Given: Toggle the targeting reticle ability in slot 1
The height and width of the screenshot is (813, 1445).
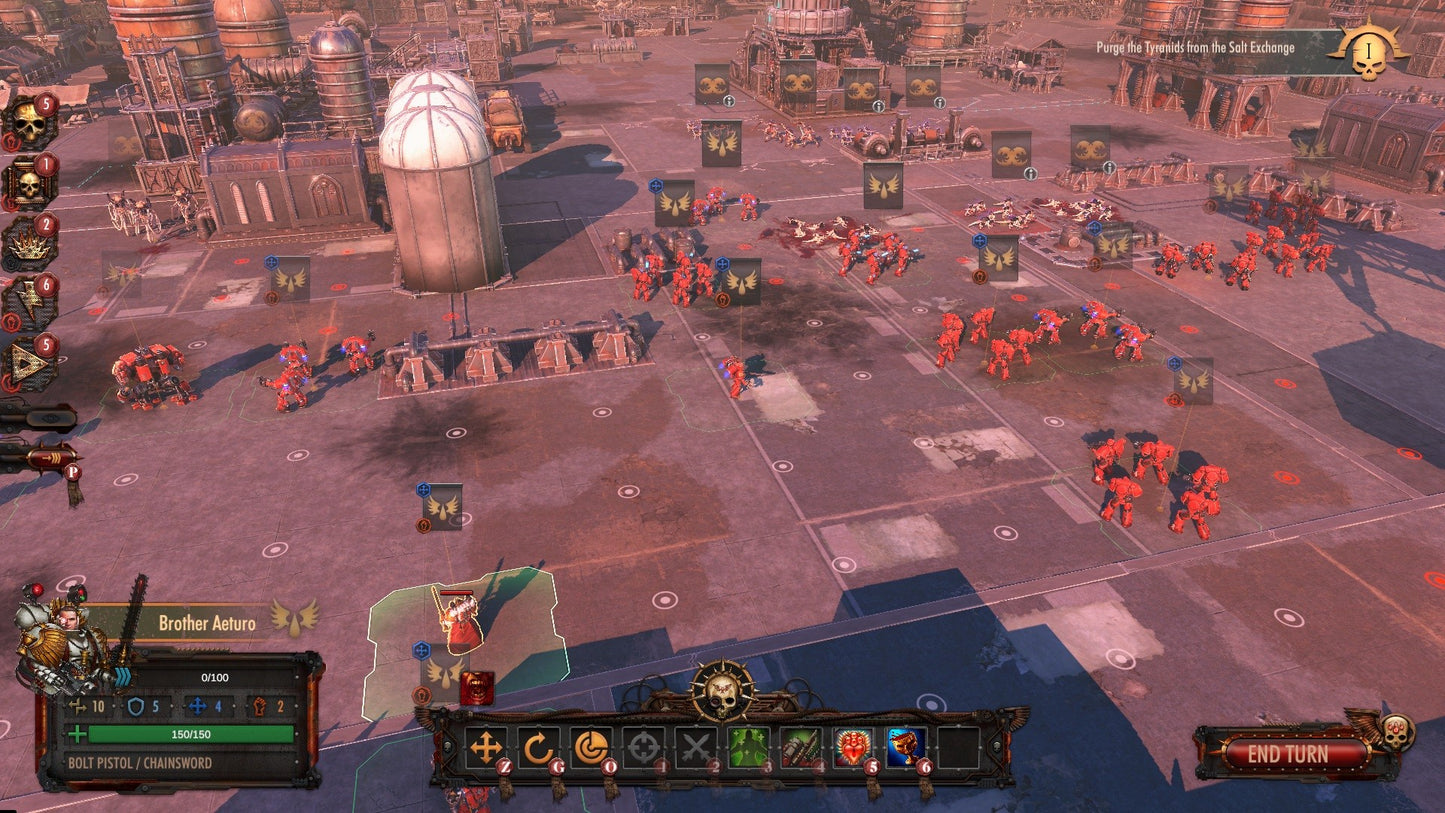Looking at the screenshot, I should click(645, 745).
